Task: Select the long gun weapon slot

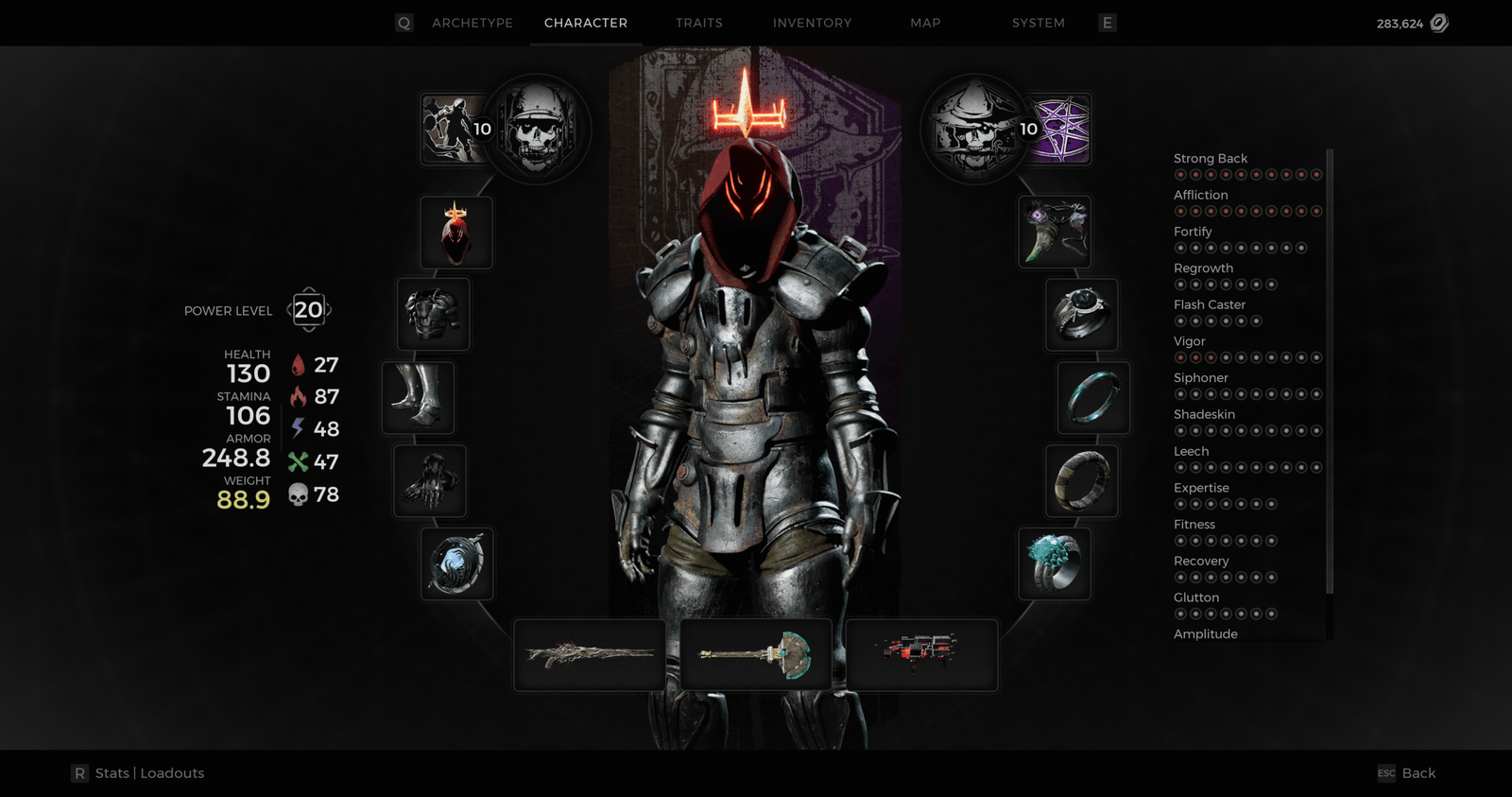Action: [x=590, y=655]
